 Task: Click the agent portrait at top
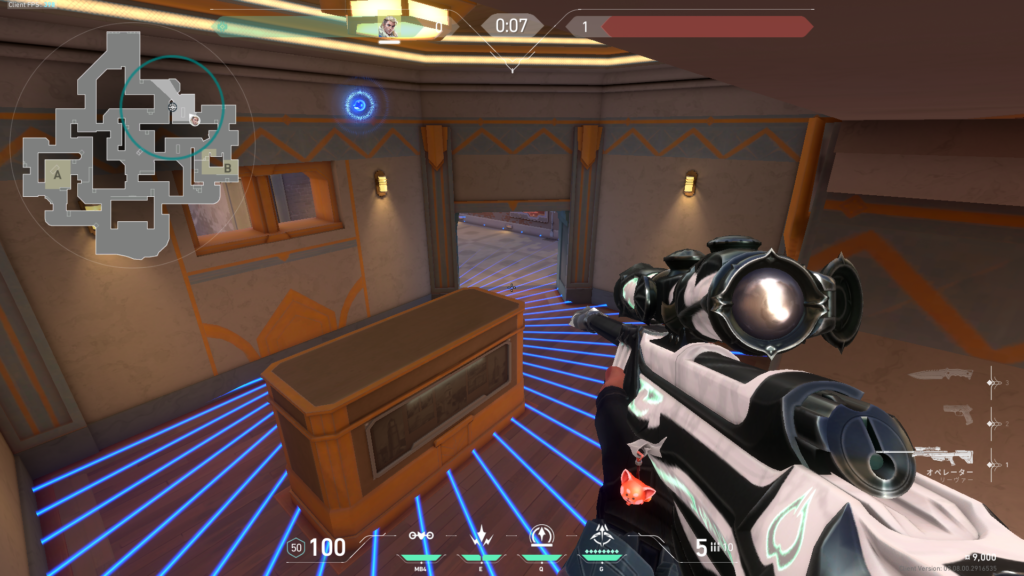tap(390, 27)
